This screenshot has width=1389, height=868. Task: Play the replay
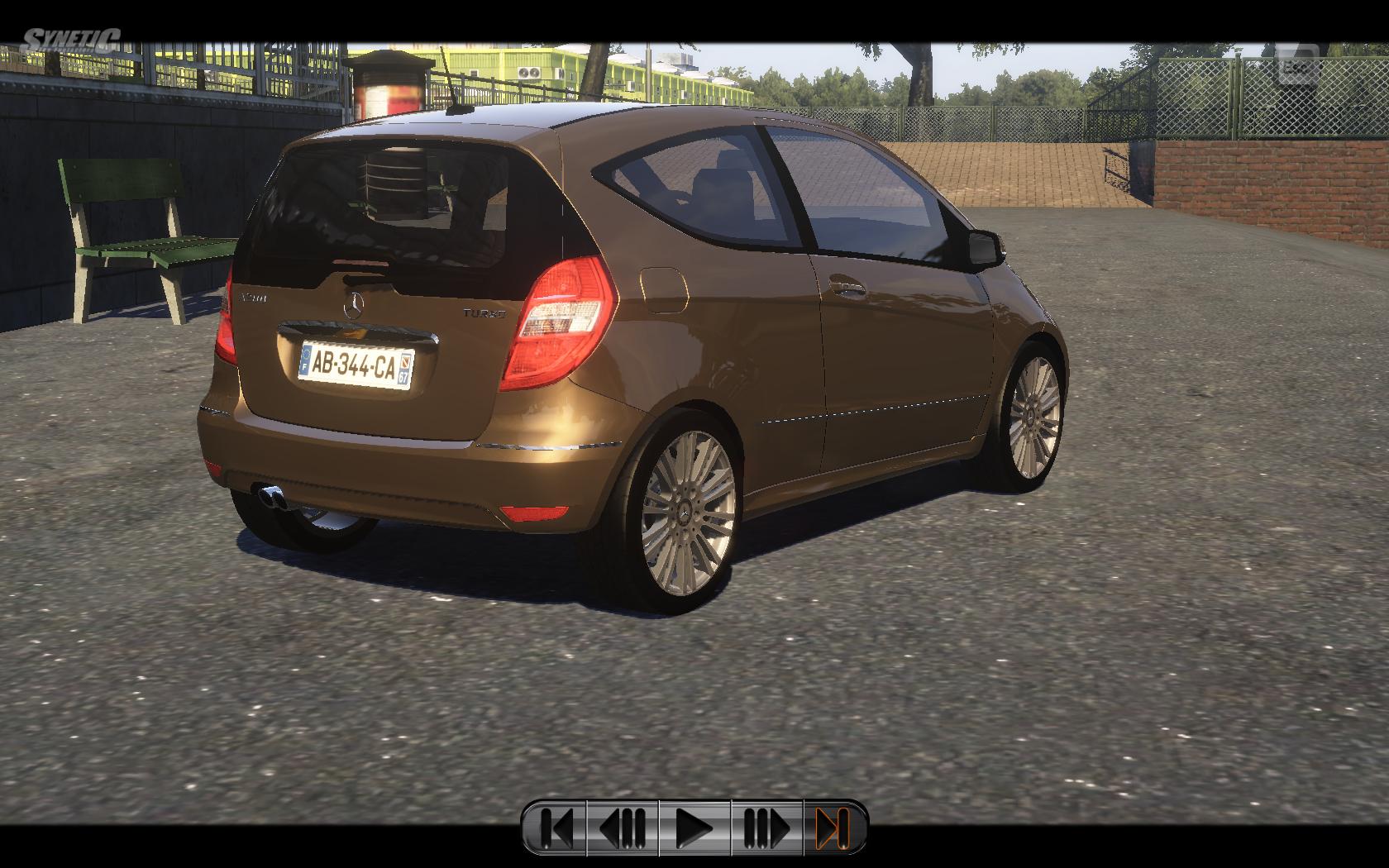(694, 827)
